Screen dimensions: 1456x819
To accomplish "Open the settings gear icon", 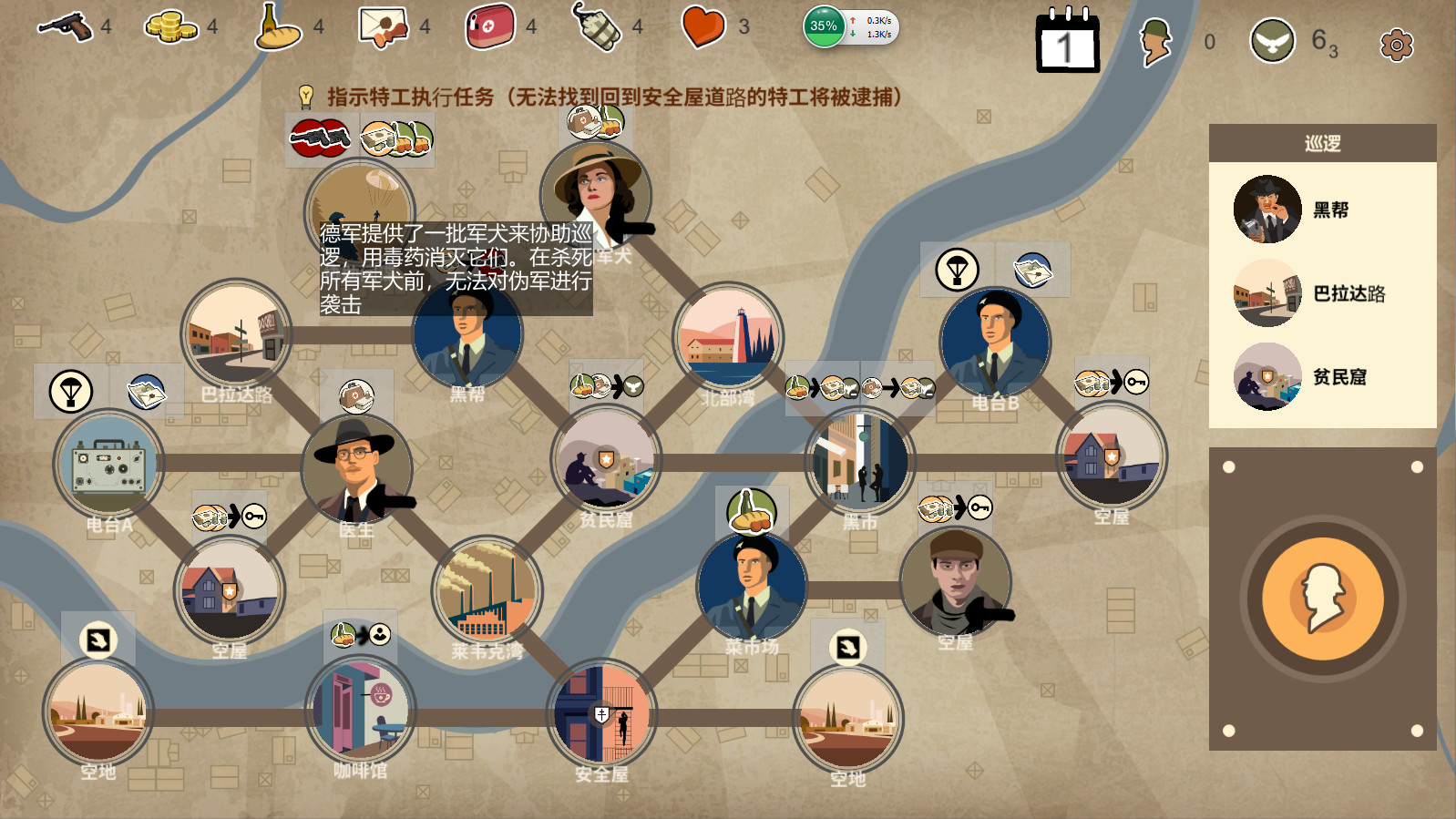I will pyautogui.click(x=1394, y=42).
